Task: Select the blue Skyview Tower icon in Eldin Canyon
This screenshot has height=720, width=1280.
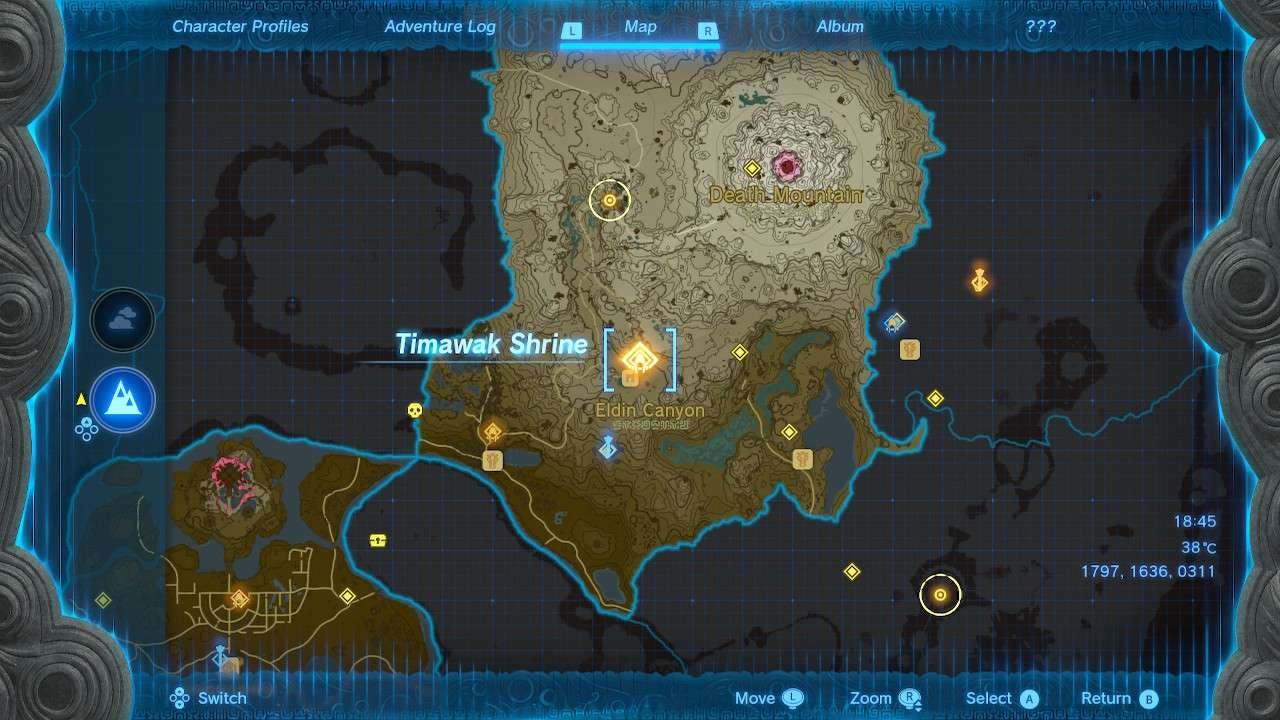Action: pos(607,447)
